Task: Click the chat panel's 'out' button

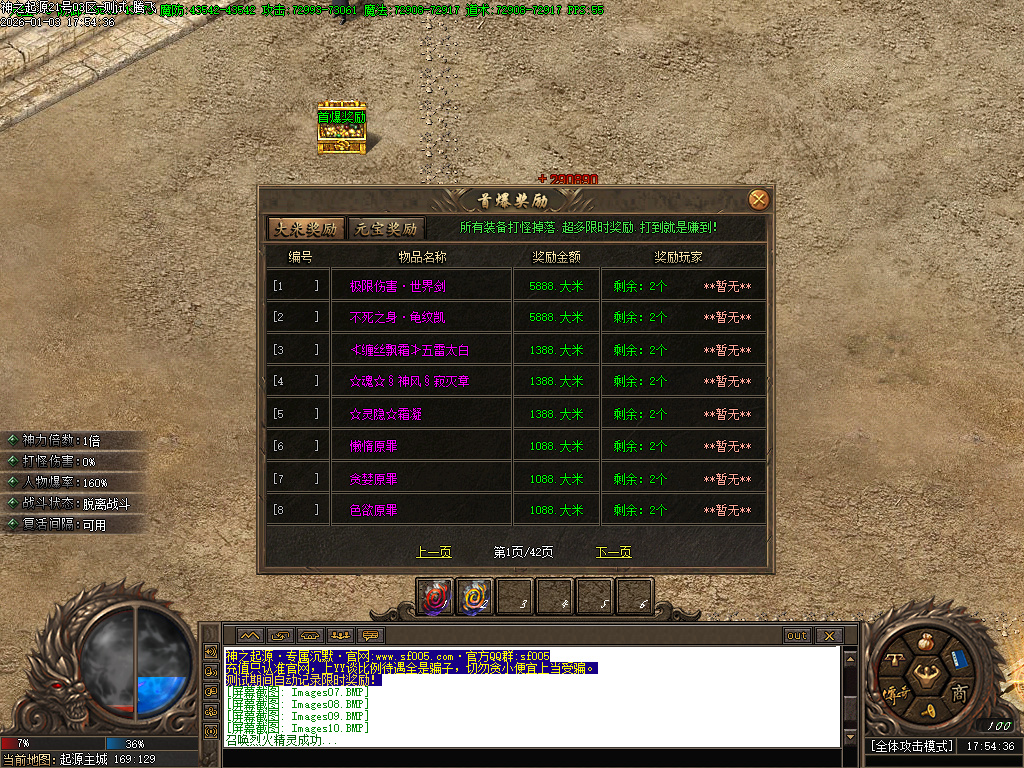Action: [796, 635]
